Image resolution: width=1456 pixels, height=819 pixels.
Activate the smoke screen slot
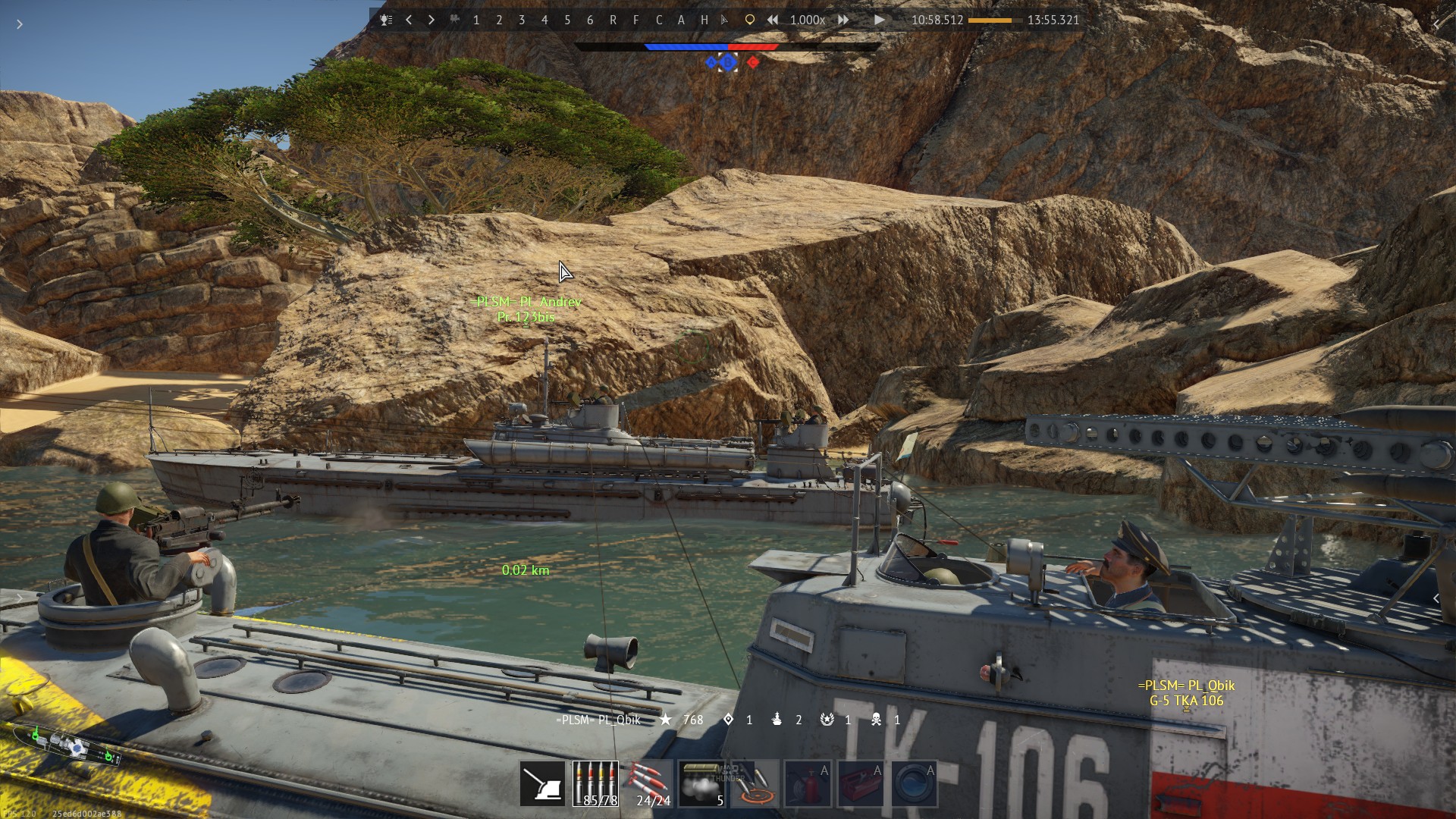(701, 784)
